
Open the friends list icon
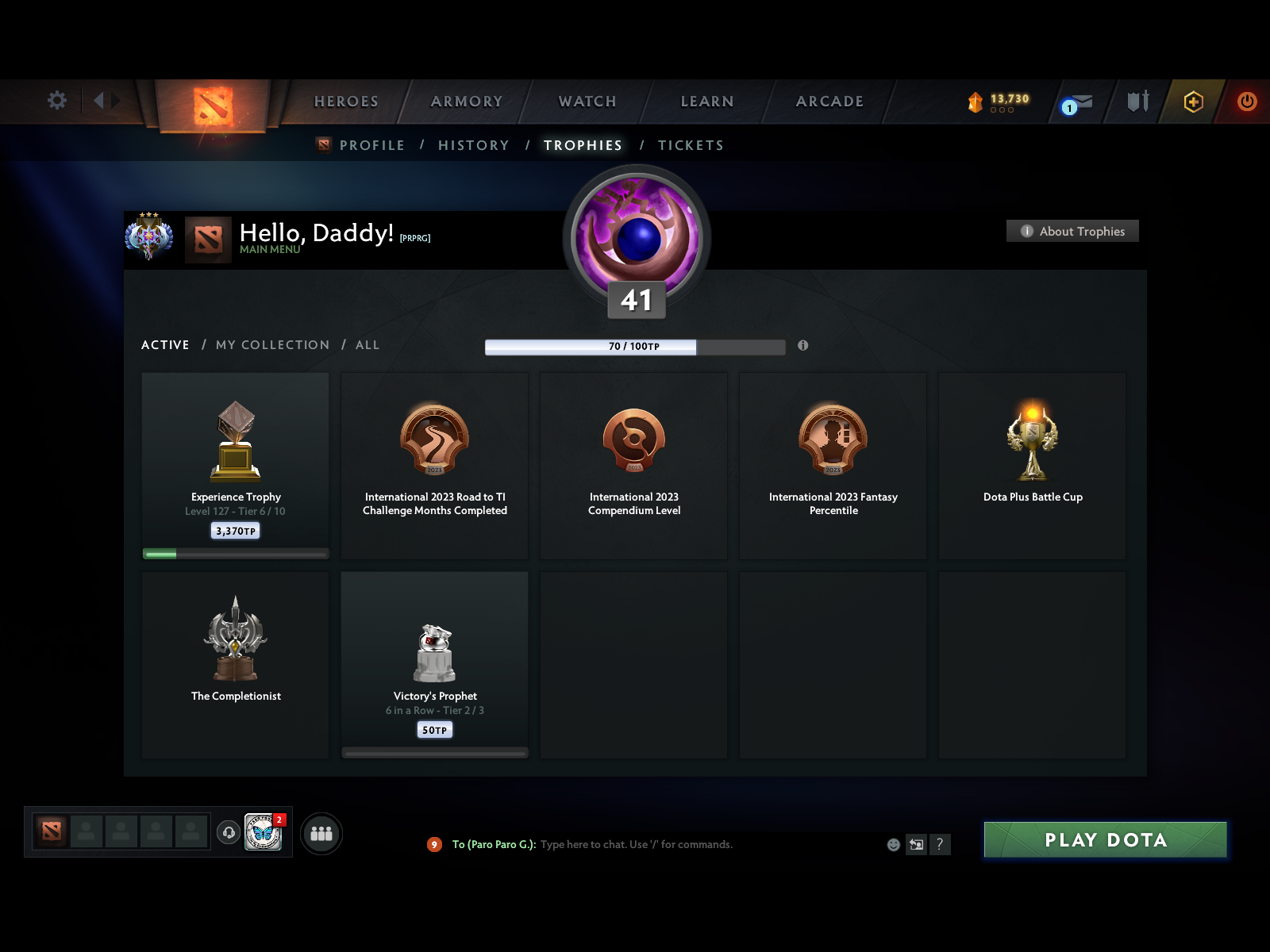coord(321,834)
